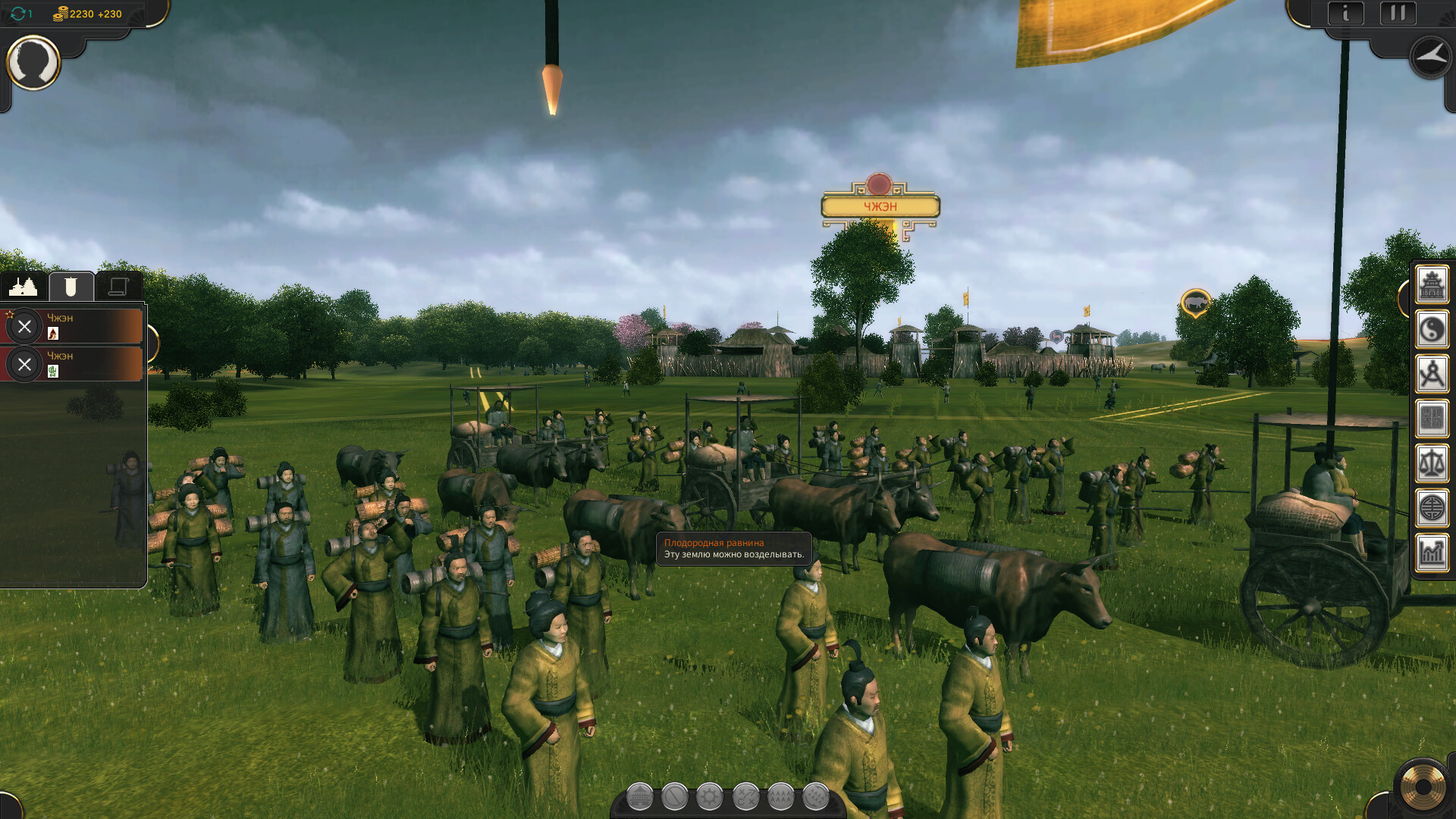1456x819 pixels.
Task: Click the golden disc button in bottom-right corner
Action: point(1423,787)
